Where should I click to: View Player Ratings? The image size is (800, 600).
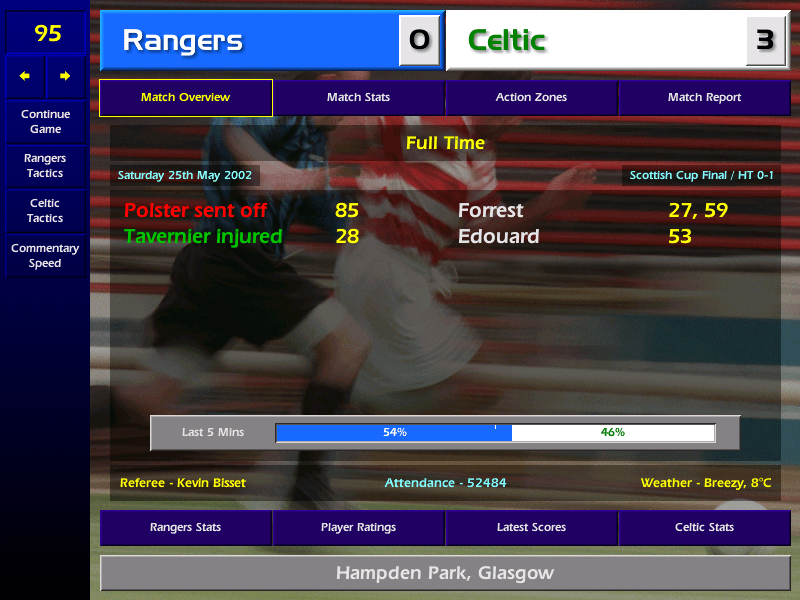tap(358, 527)
